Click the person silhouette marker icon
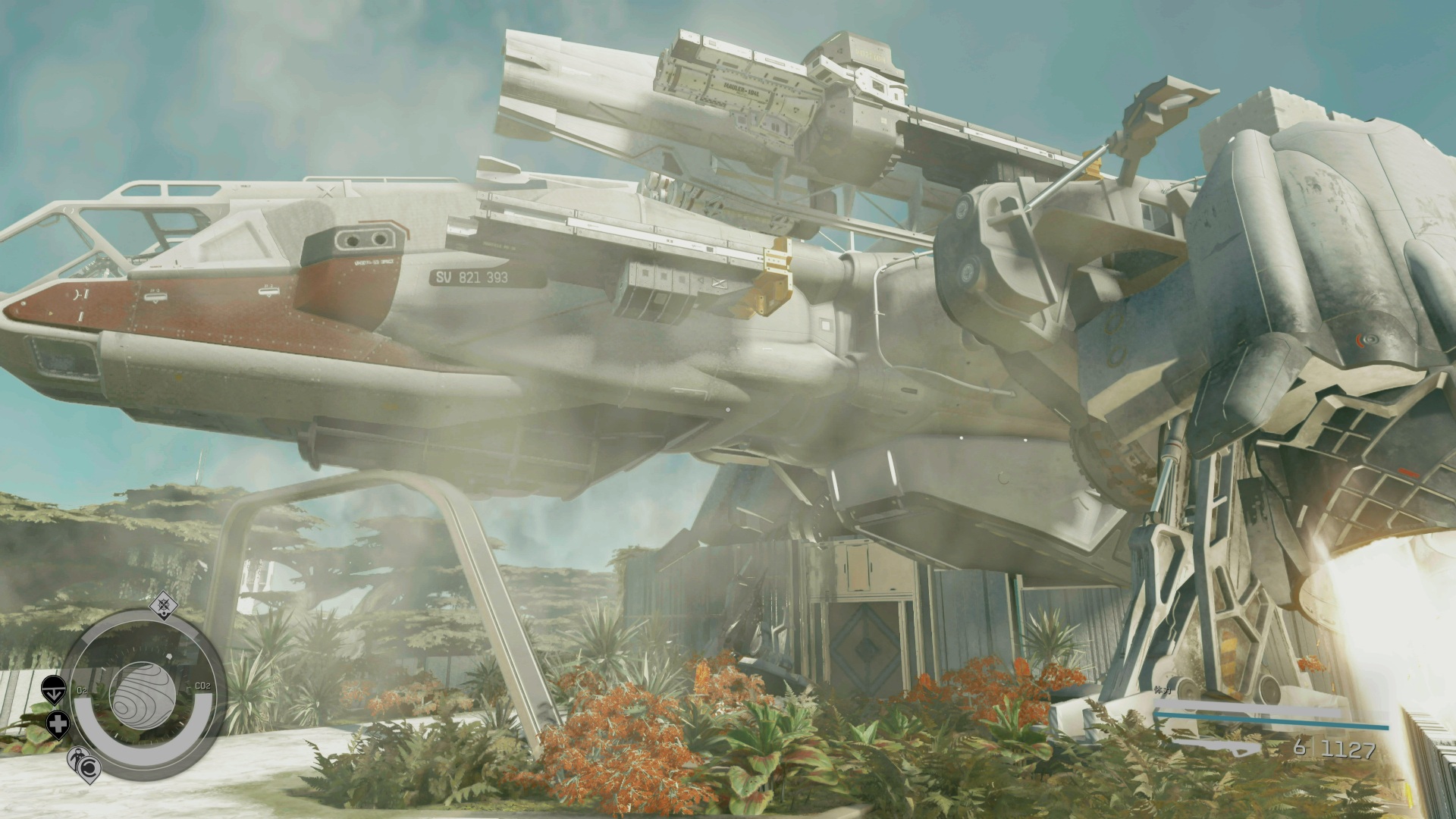This screenshot has height=819, width=1456. click(77, 757)
